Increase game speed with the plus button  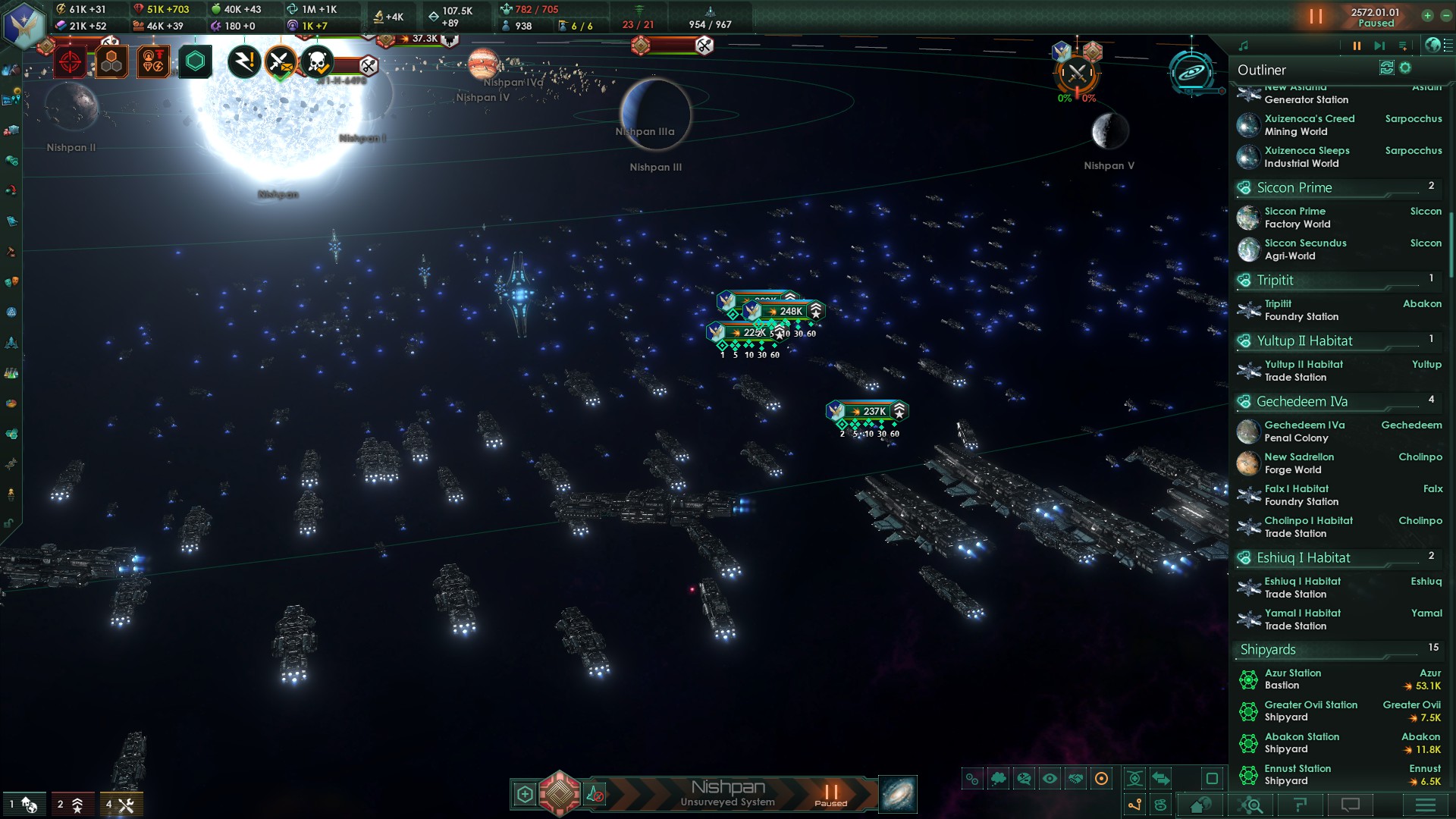pos(1427,15)
